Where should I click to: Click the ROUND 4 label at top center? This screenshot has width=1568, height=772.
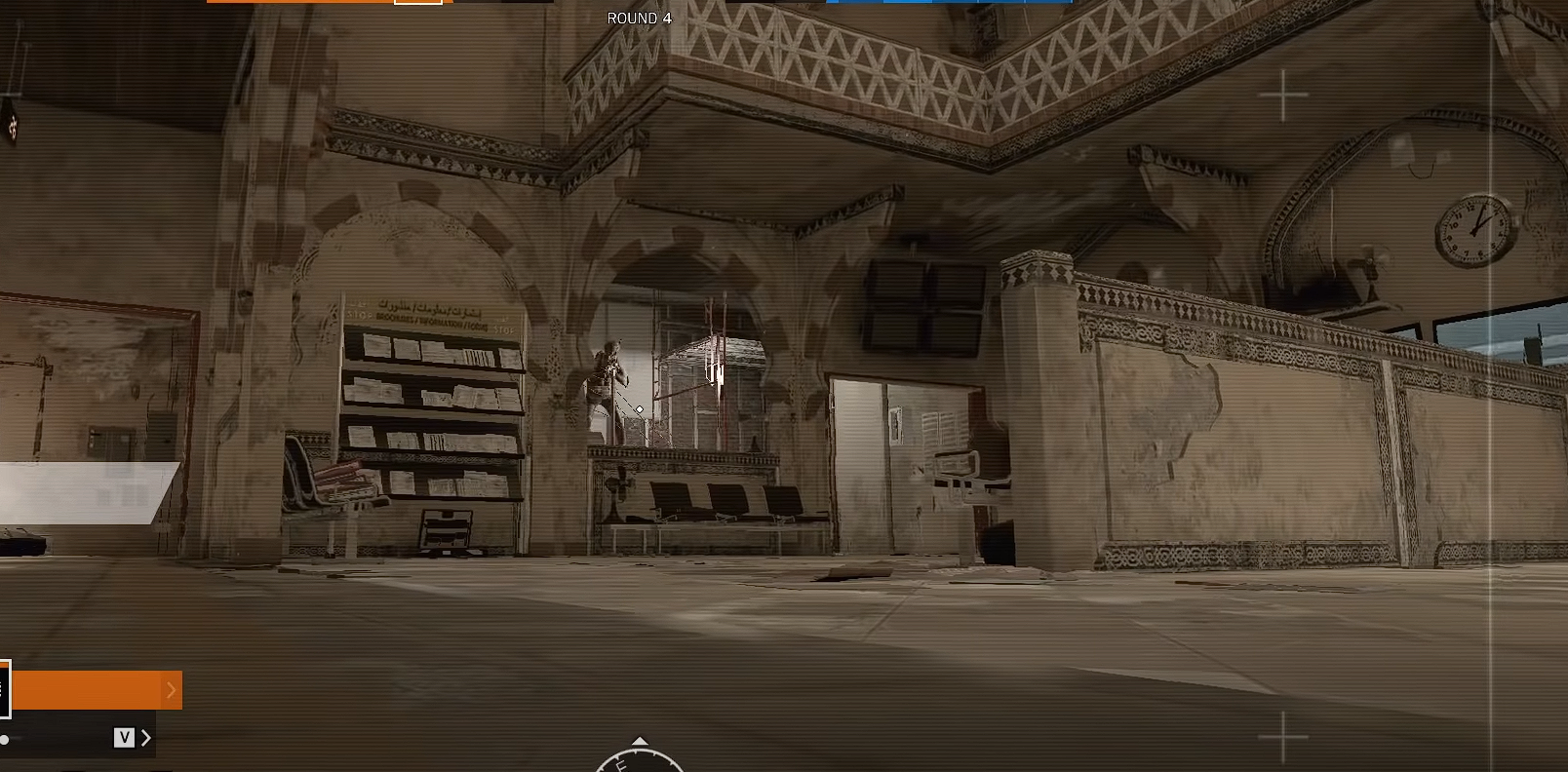click(x=642, y=18)
